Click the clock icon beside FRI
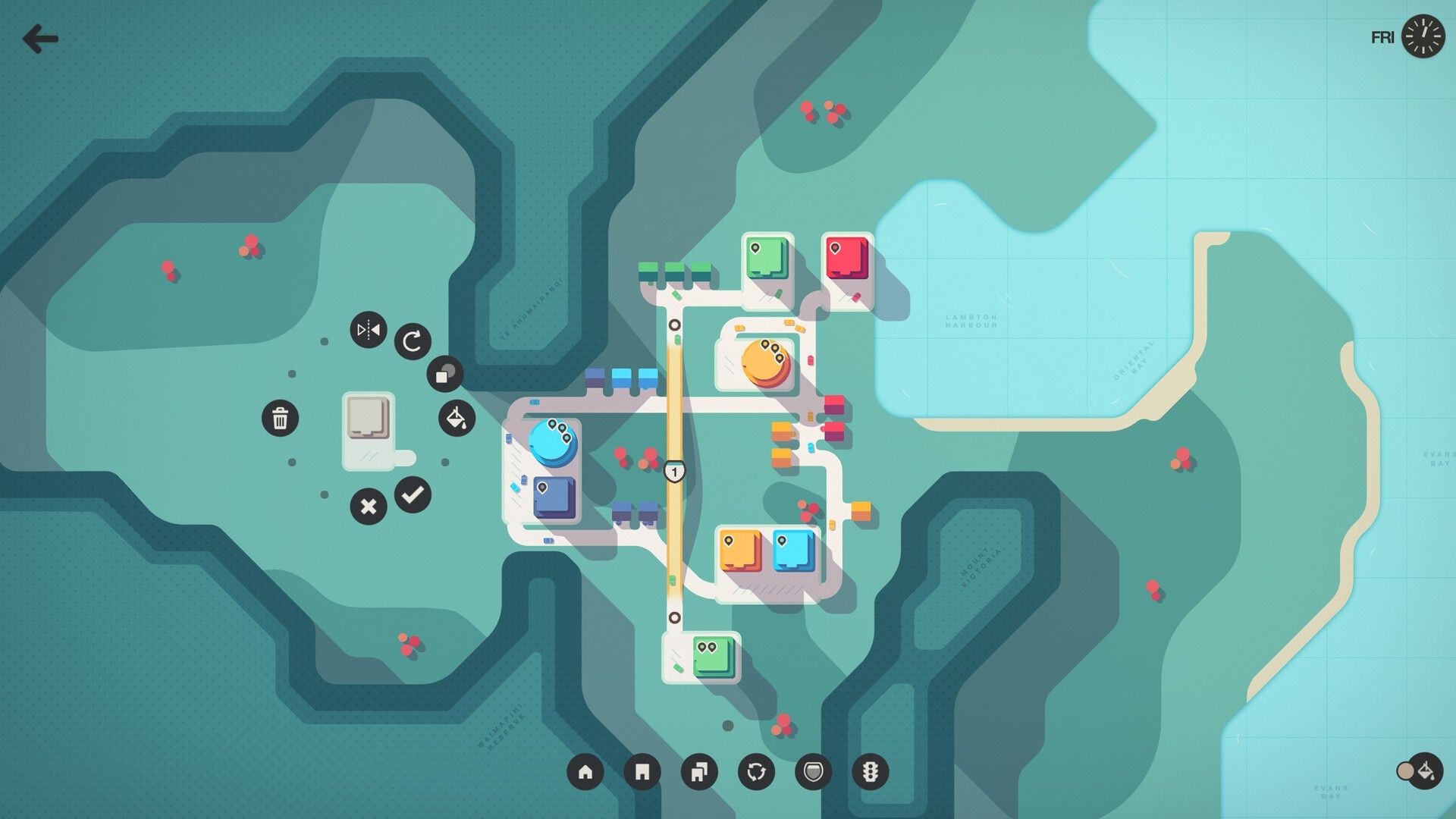Screen dimensions: 1456x819 point(1423,36)
